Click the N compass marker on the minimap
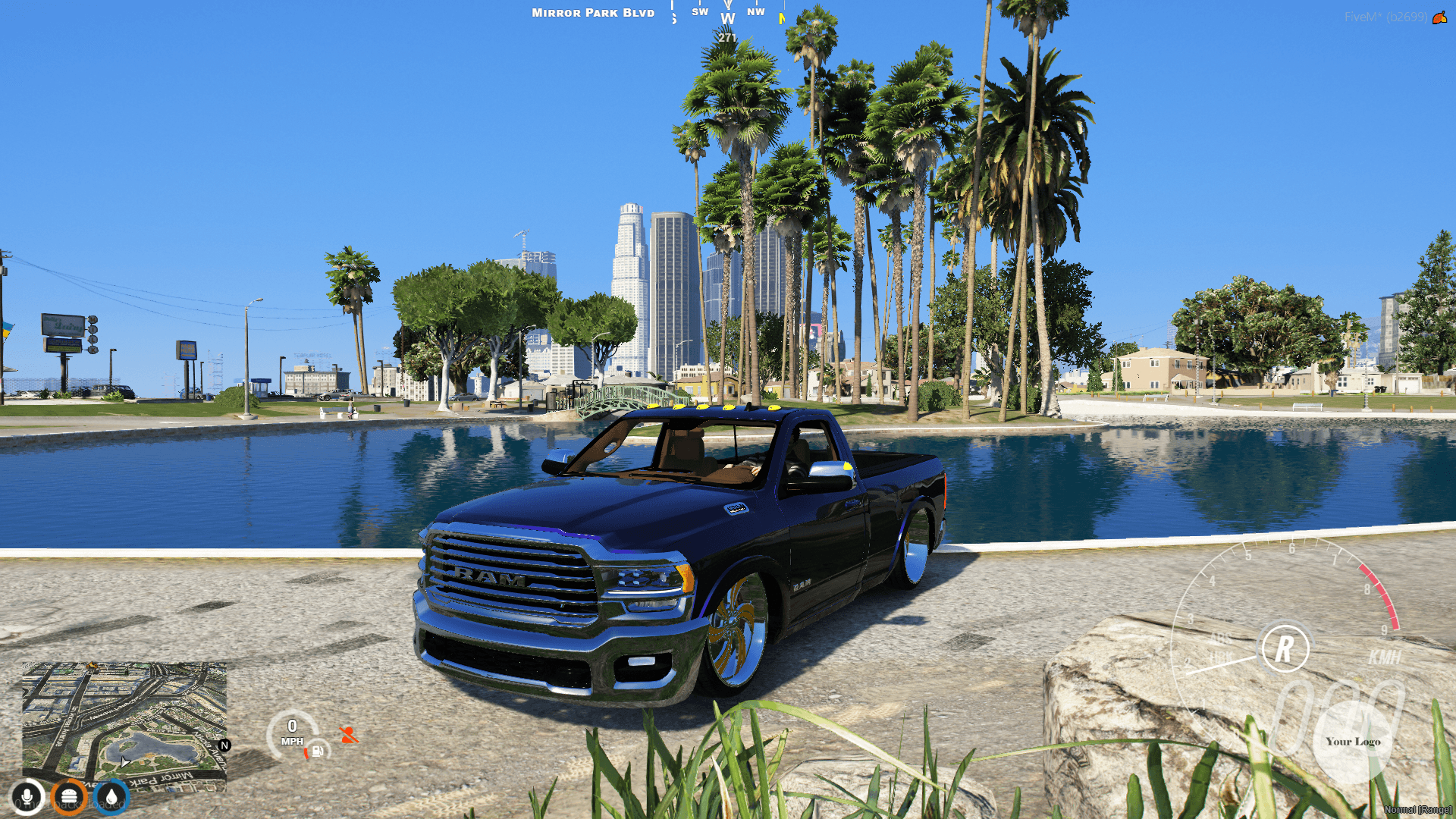1456x819 pixels. point(224,745)
